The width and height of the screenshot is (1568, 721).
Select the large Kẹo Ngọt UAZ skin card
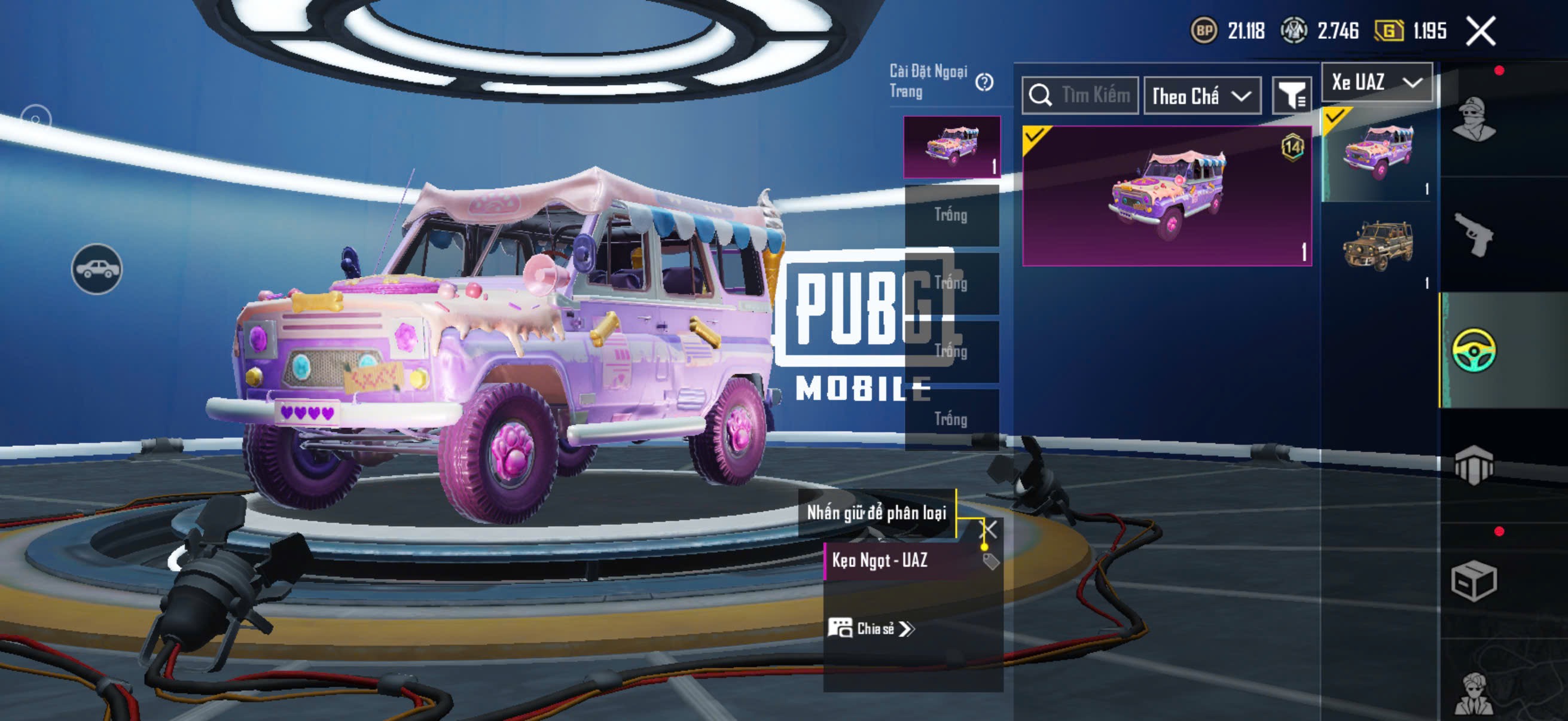tap(1166, 195)
